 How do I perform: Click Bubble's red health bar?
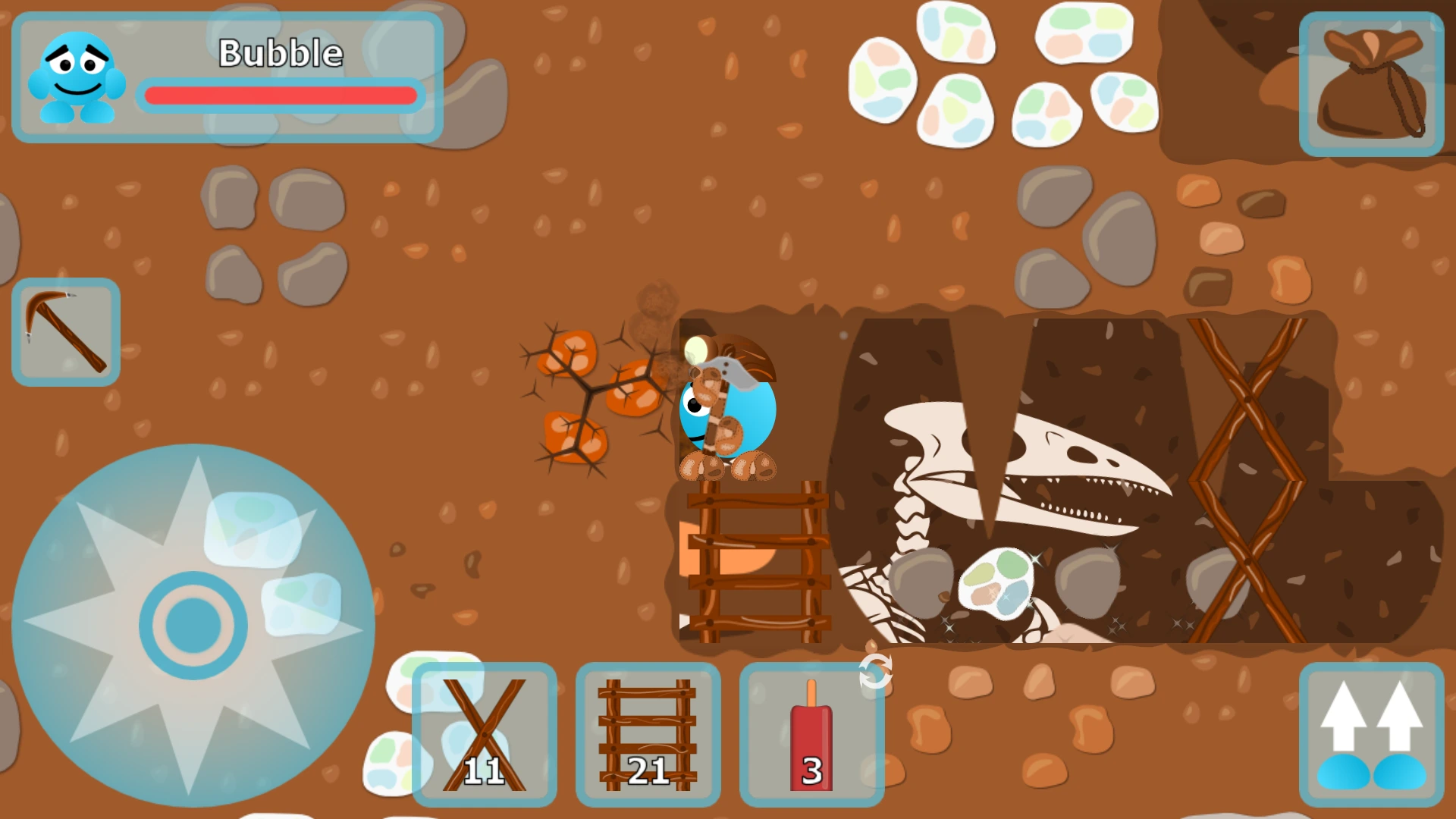[x=281, y=95]
